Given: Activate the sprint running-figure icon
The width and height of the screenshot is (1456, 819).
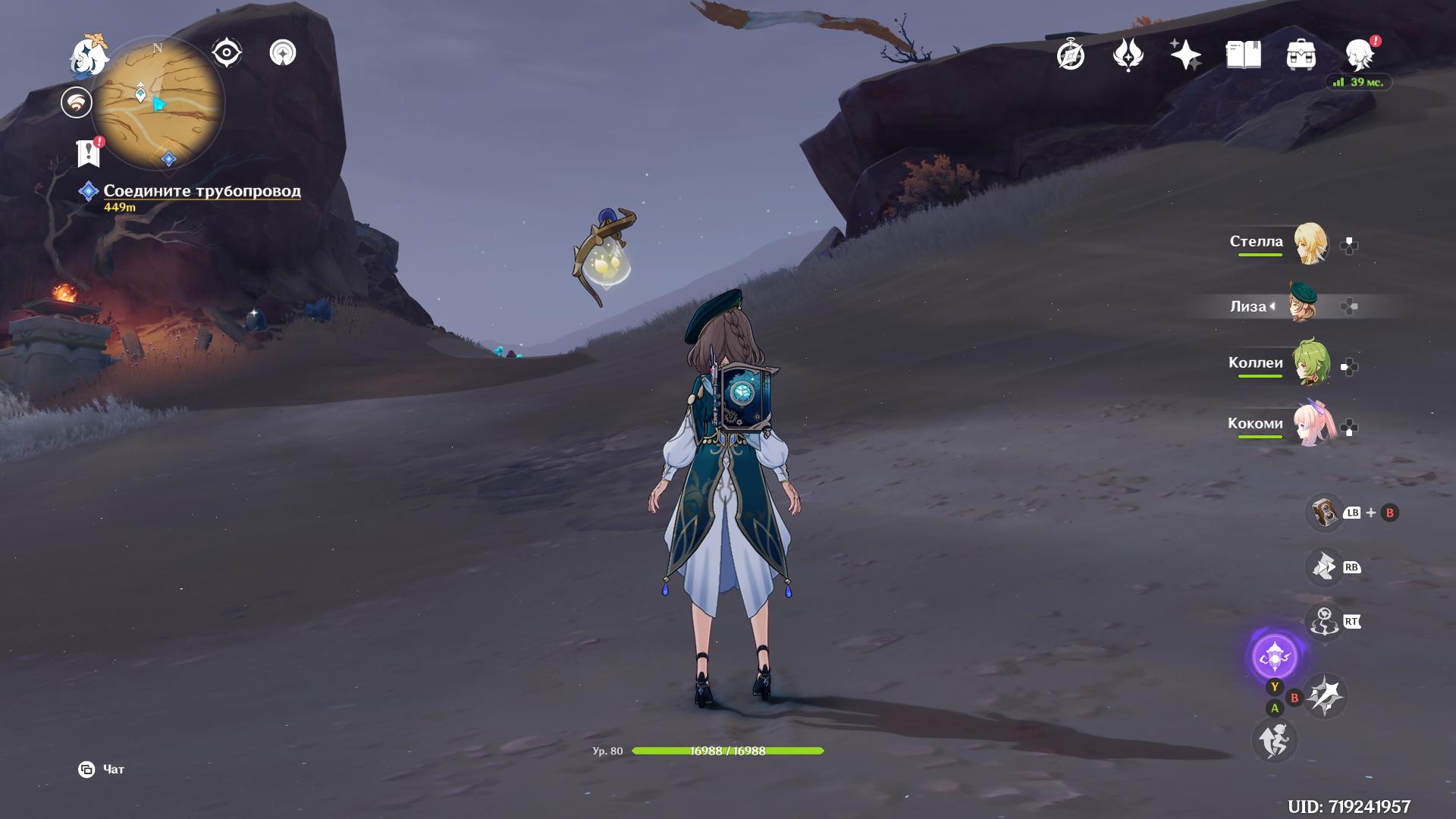Looking at the screenshot, I should pyautogui.click(x=1274, y=740).
